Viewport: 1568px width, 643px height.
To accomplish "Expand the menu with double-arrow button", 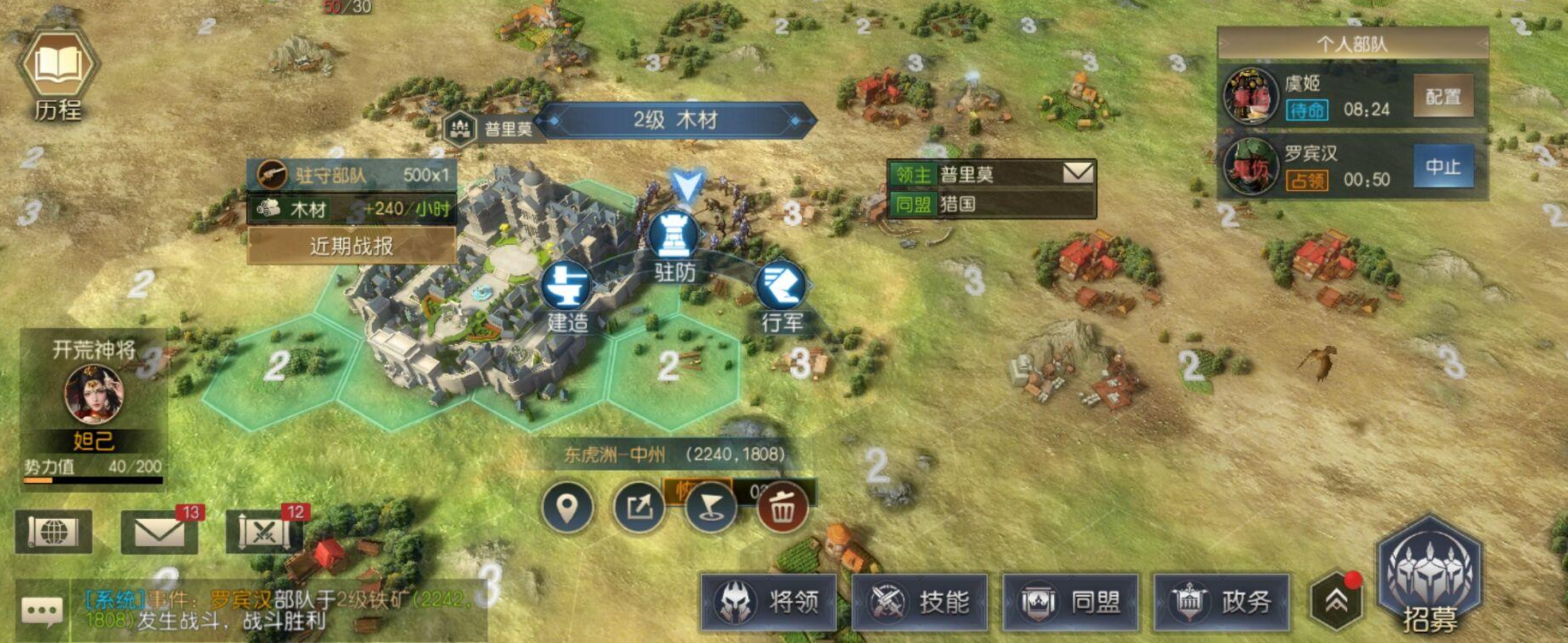I will tap(1337, 601).
